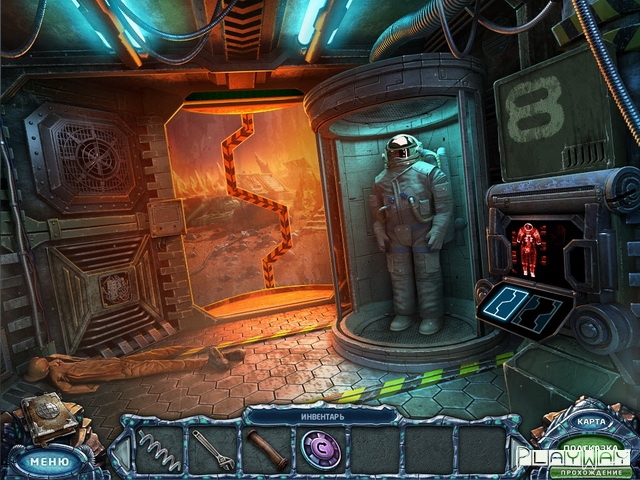
Task: Choose the brown pipe handle item
Action: click(267, 448)
